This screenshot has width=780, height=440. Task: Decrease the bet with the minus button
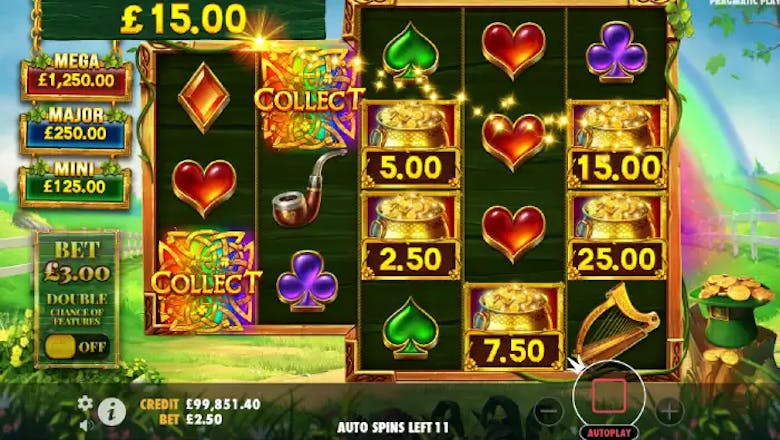point(549,411)
